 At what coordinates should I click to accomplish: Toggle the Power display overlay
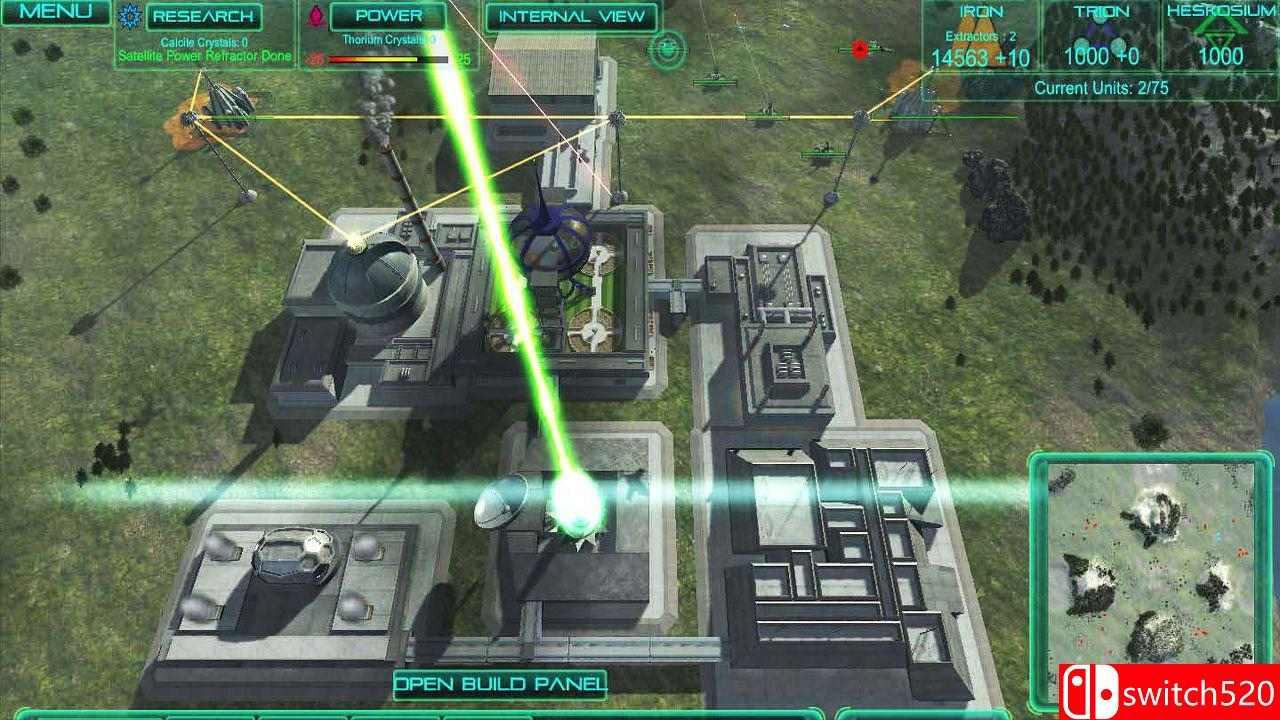tap(390, 16)
